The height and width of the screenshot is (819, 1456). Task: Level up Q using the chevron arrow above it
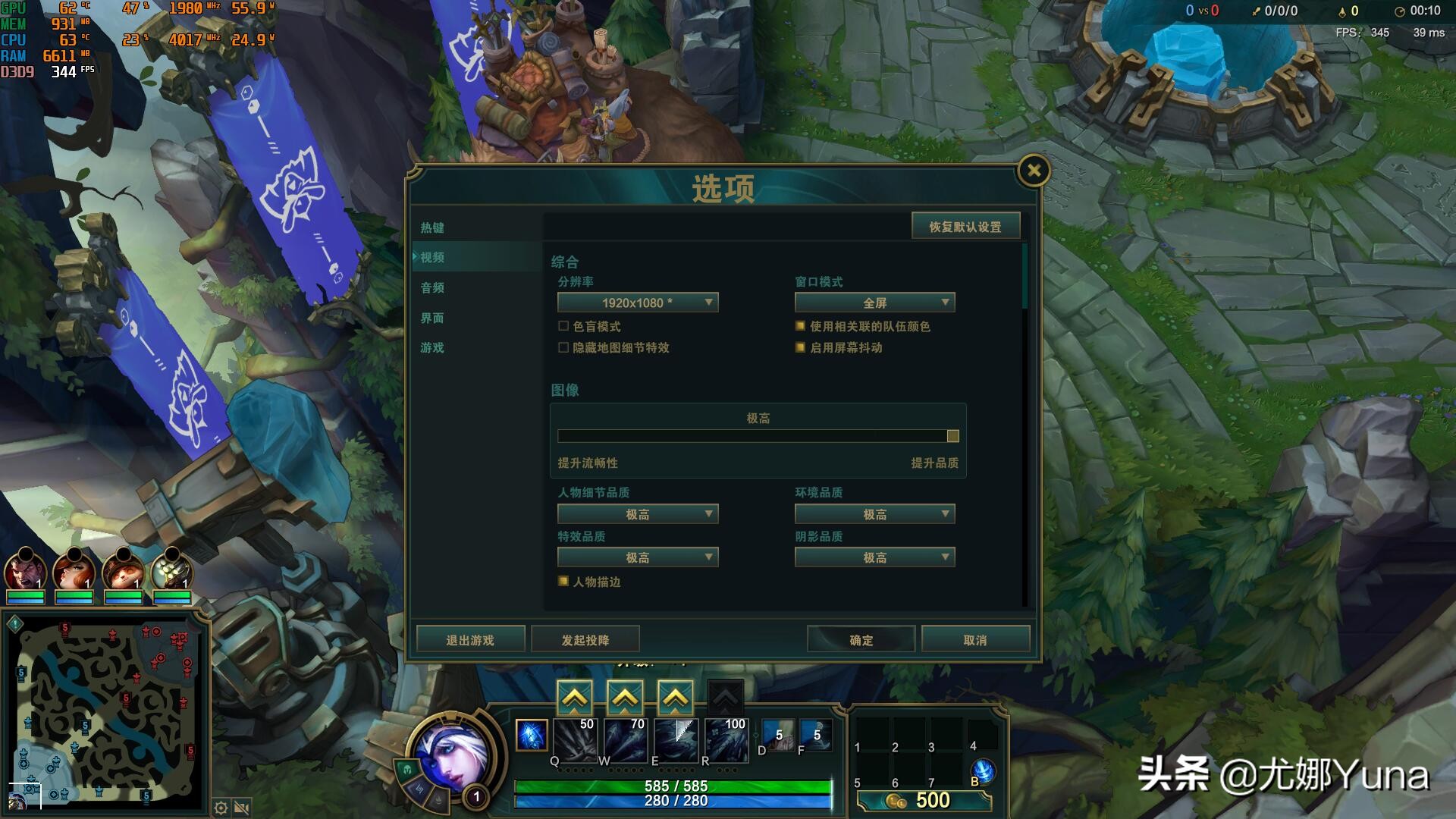click(x=575, y=694)
